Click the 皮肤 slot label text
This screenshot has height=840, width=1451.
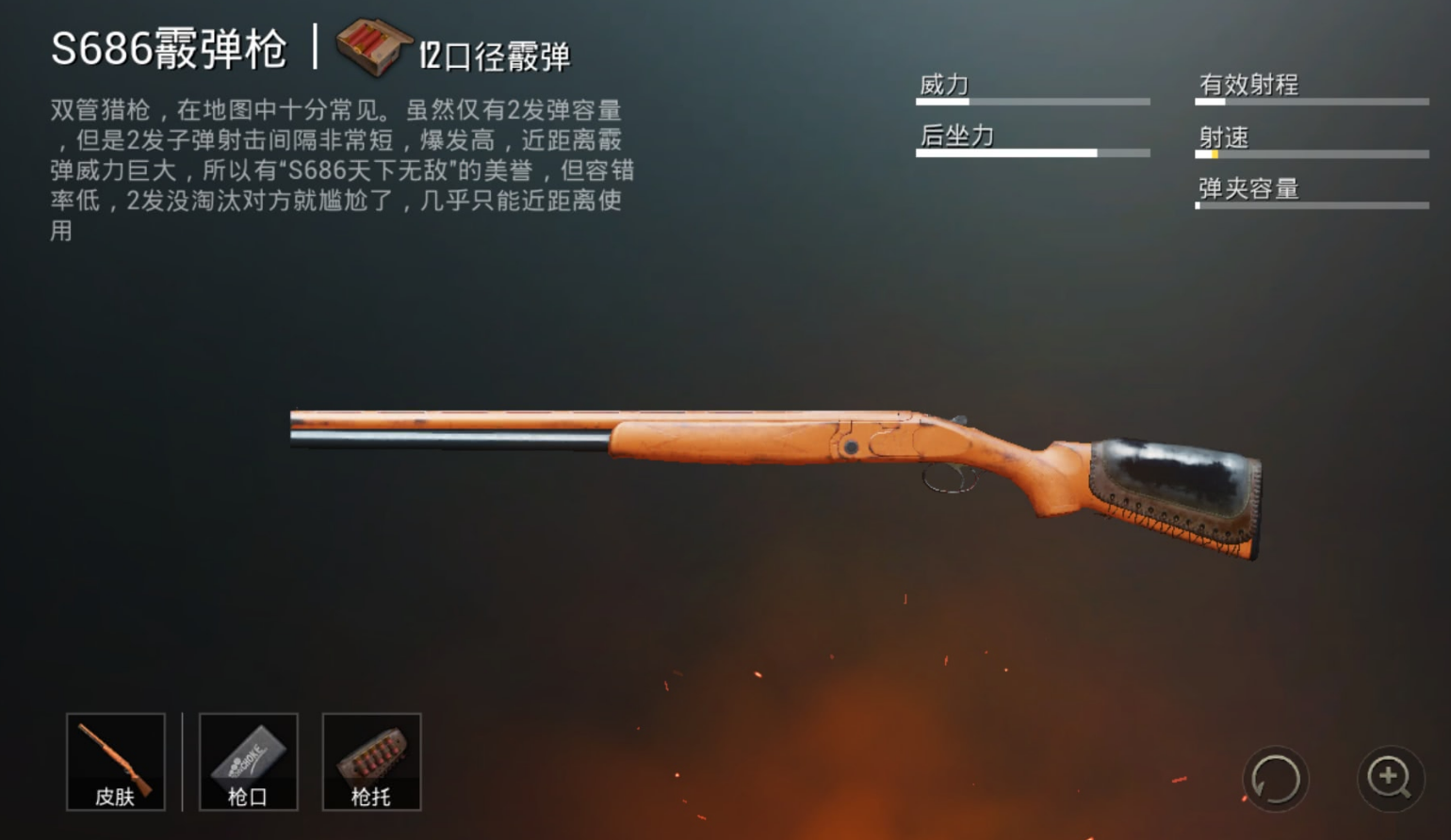tap(115, 797)
